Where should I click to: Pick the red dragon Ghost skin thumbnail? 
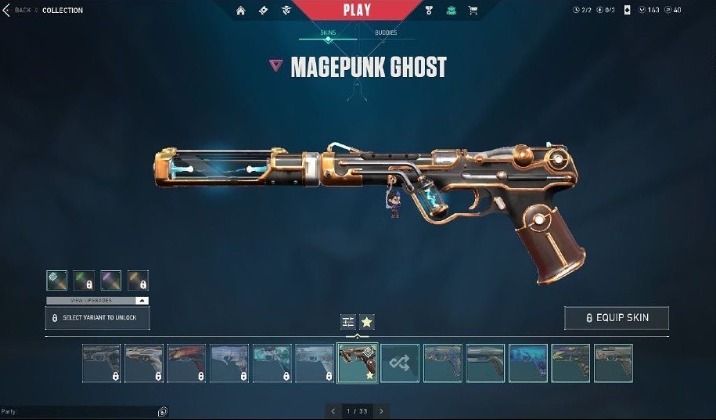(x=186, y=363)
